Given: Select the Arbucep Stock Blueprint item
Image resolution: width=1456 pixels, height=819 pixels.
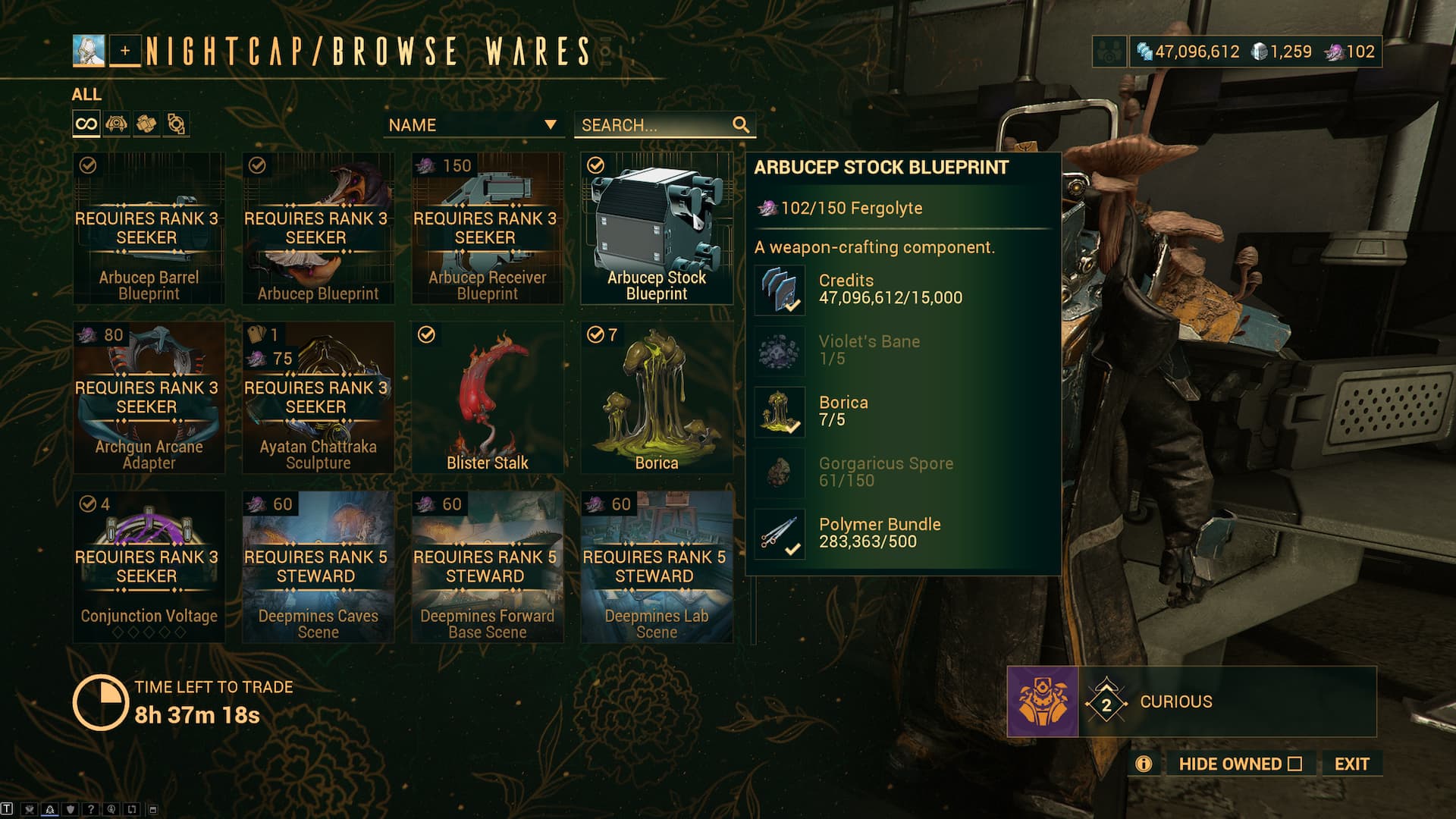Looking at the screenshot, I should coord(656,228).
